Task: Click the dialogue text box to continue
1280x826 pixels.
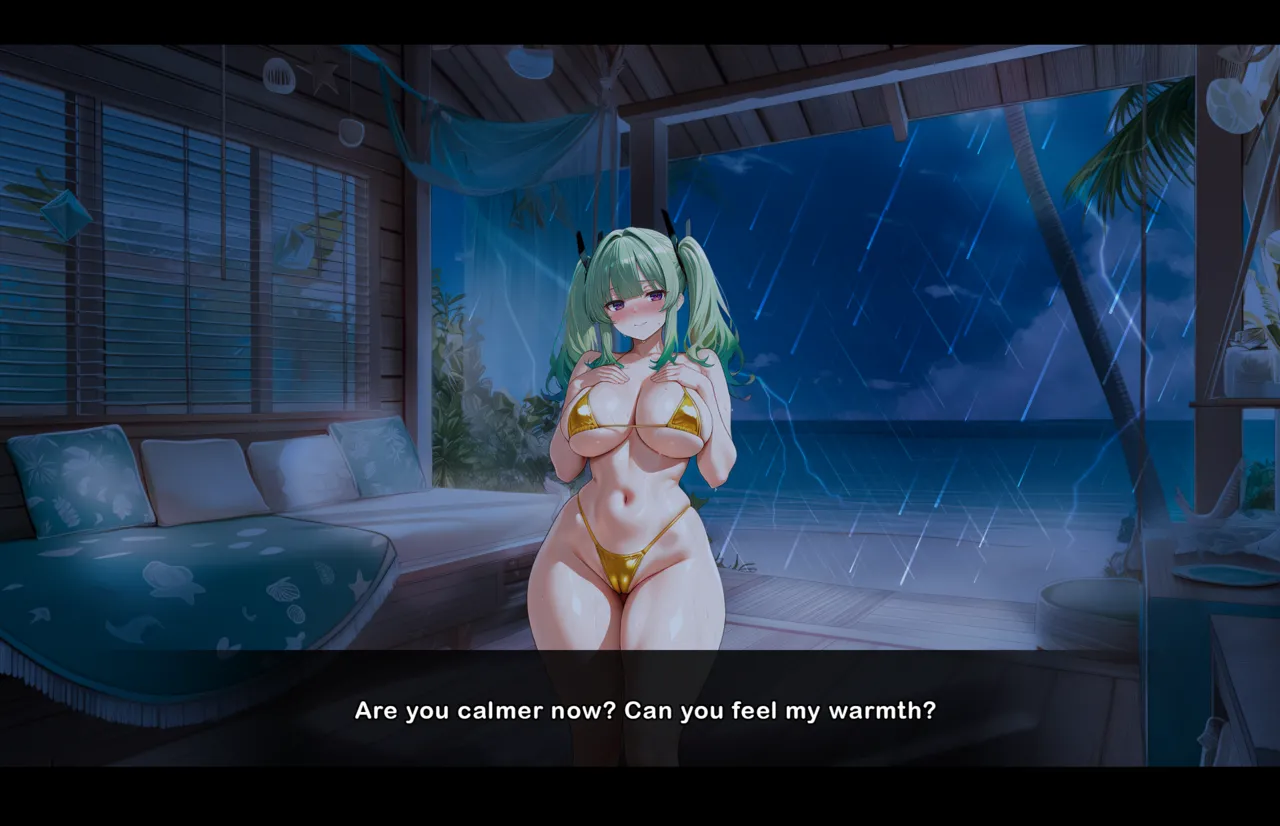Action: [x=644, y=710]
